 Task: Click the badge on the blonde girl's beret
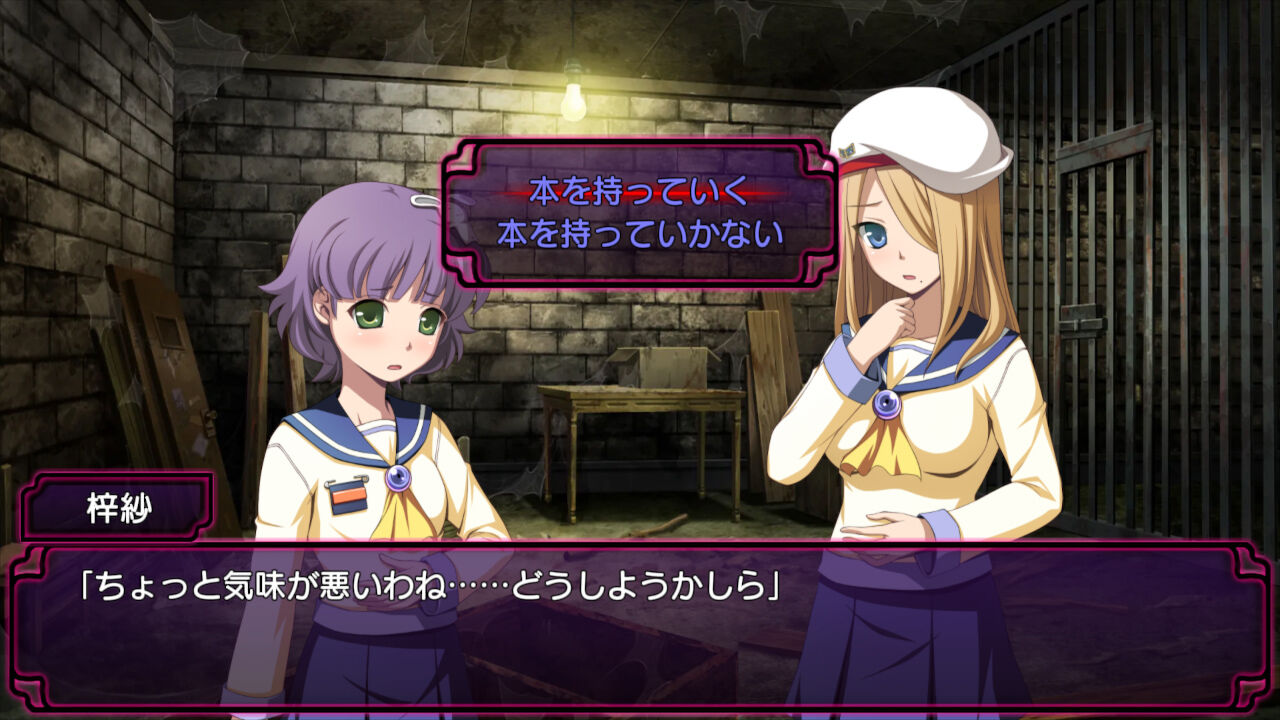(848, 150)
